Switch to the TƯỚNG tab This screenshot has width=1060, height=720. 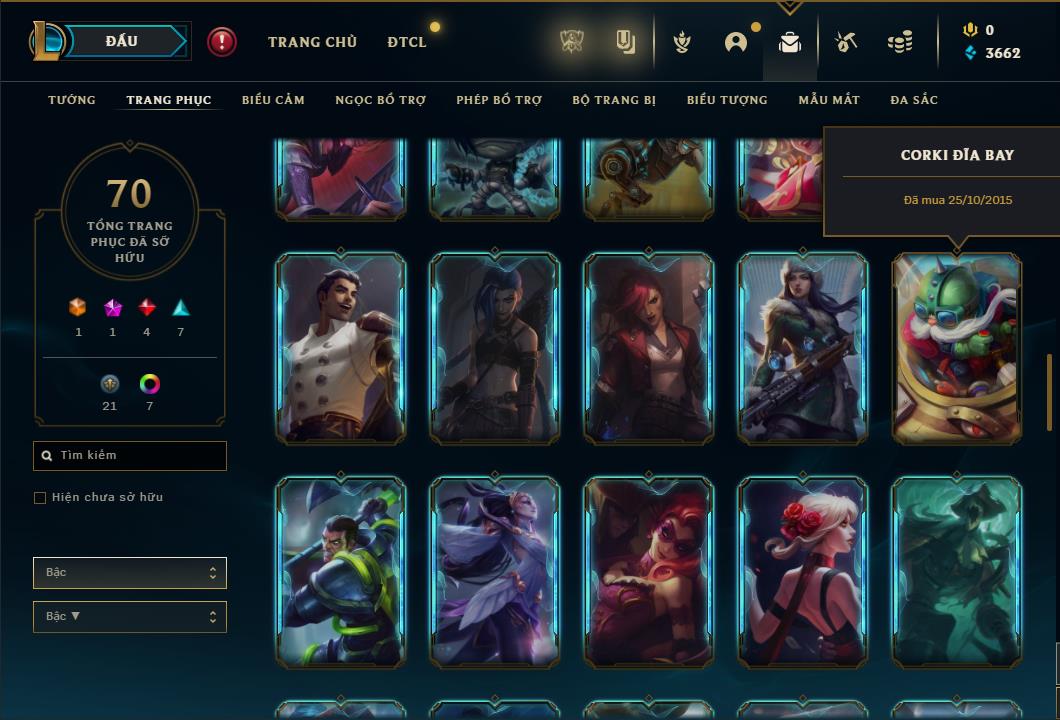[72, 100]
